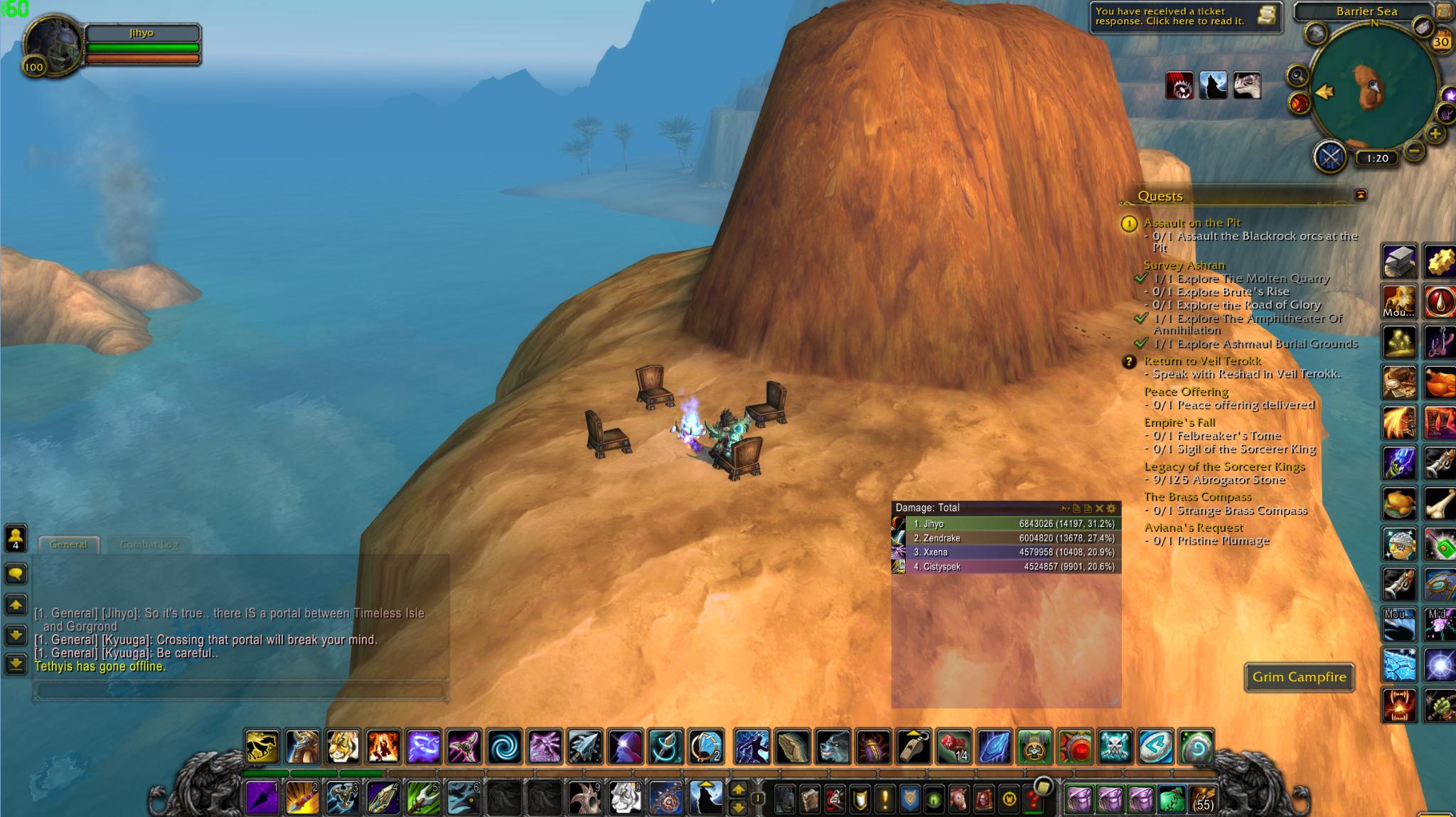This screenshot has width=1456, height=817.
Task: Click the red combat tracking toggle left of minimap
Action: 1299,103
